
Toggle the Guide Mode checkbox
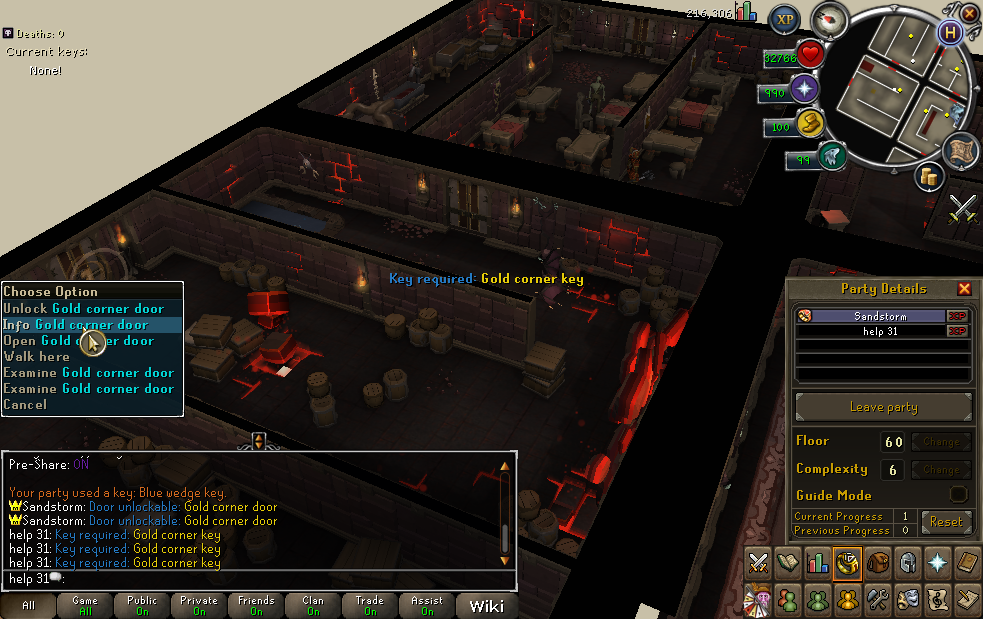958,495
